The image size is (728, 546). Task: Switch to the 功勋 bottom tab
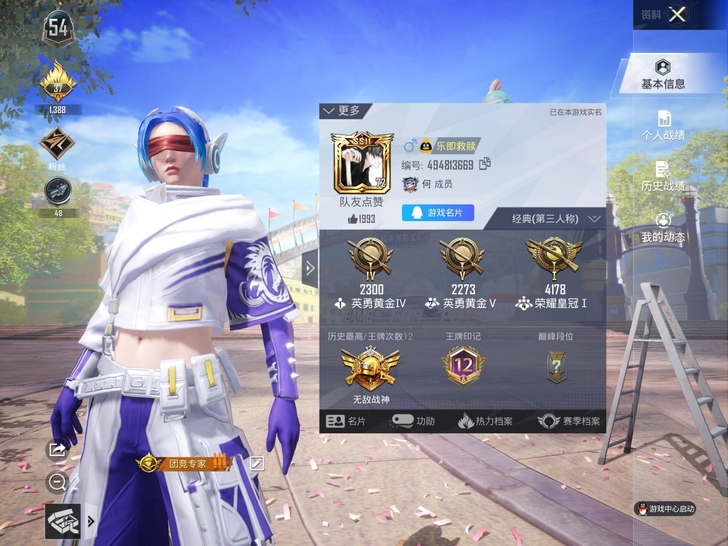coord(414,421)
